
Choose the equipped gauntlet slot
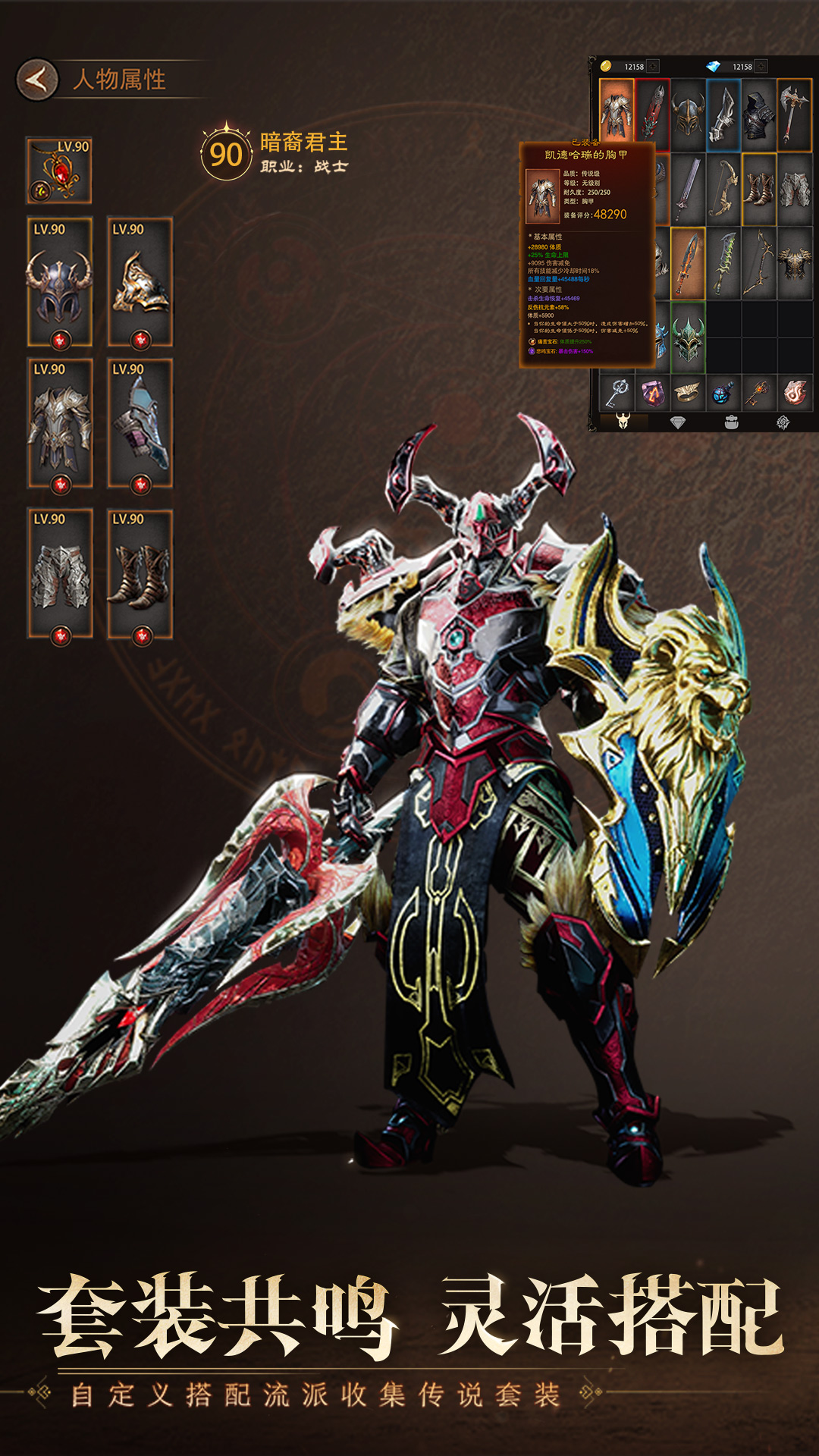[x=140, y=423]
